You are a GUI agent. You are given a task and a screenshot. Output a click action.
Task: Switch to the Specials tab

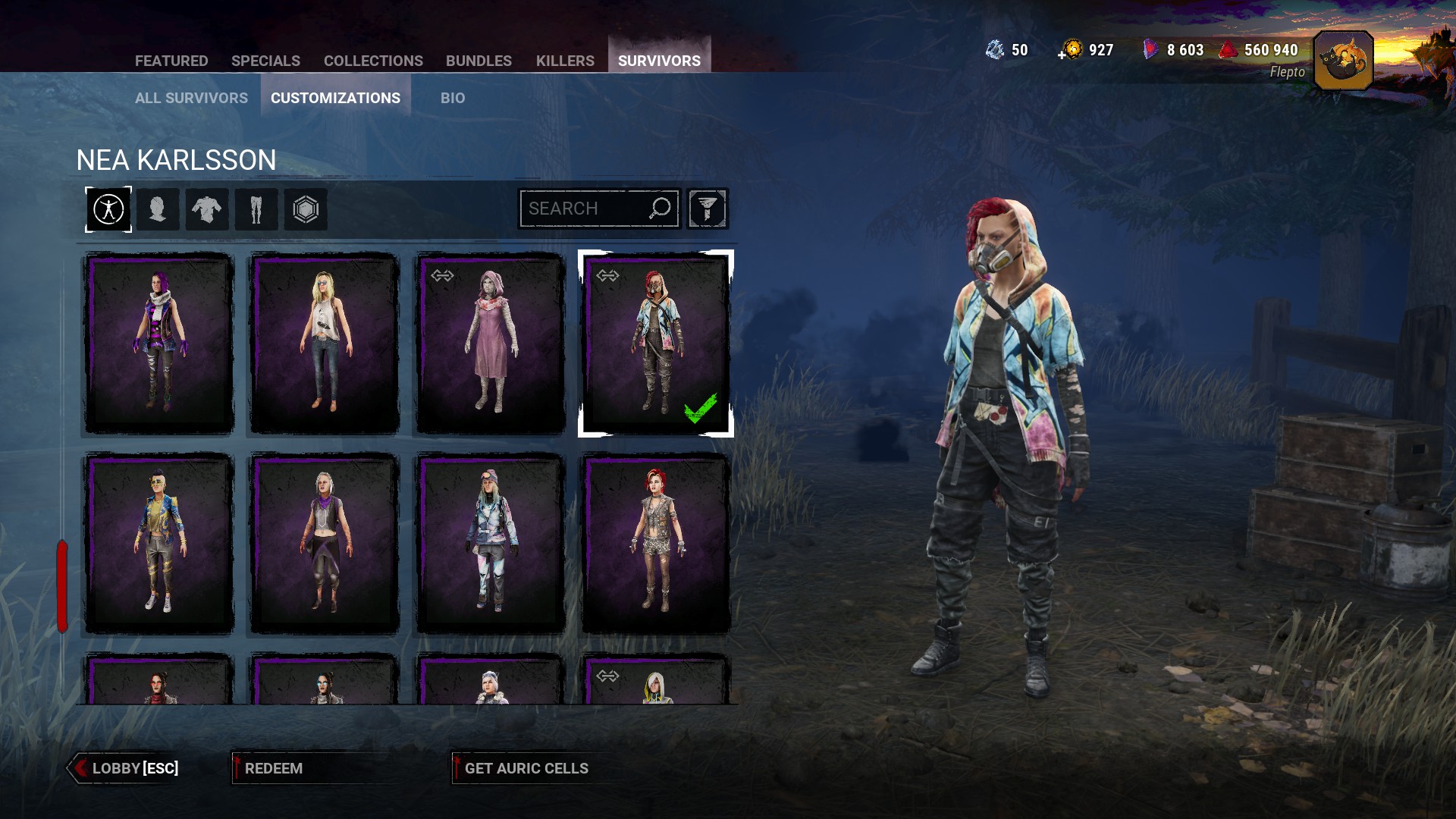(265, 61)
